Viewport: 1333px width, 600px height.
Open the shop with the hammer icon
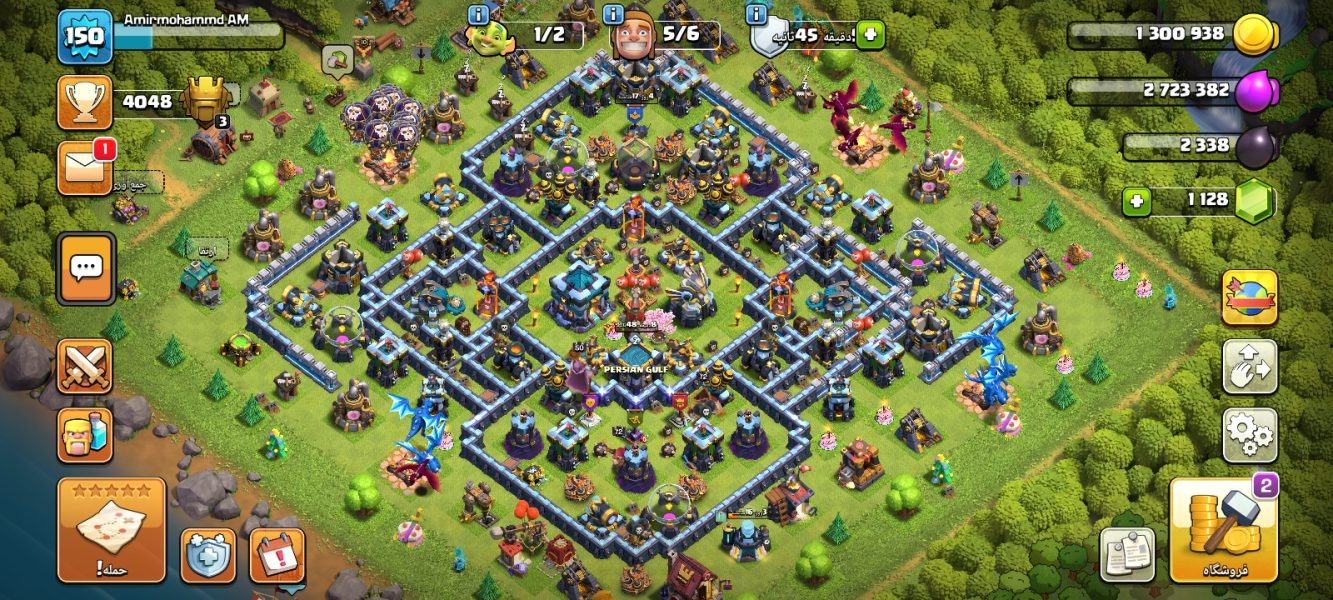pyautogui.click(x=1223, y=530)
